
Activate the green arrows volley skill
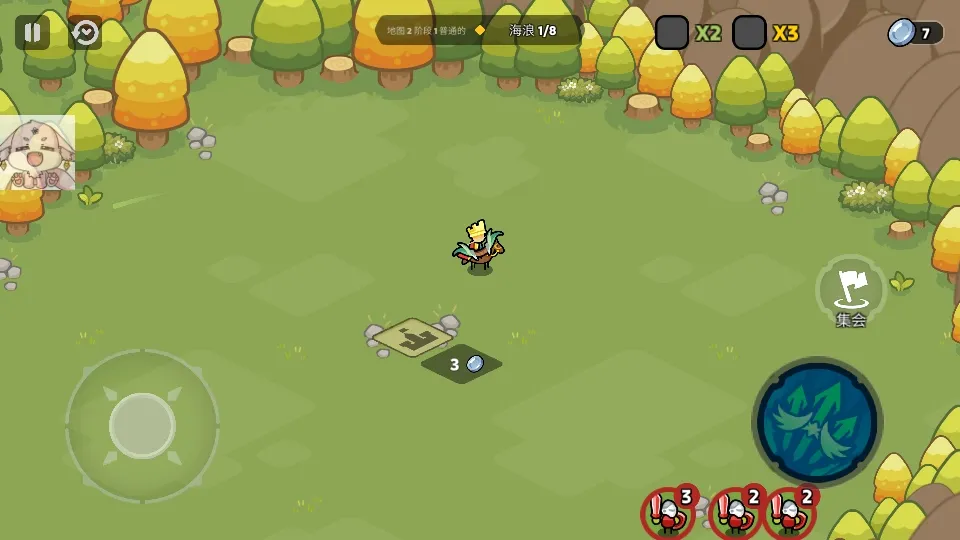816,421
